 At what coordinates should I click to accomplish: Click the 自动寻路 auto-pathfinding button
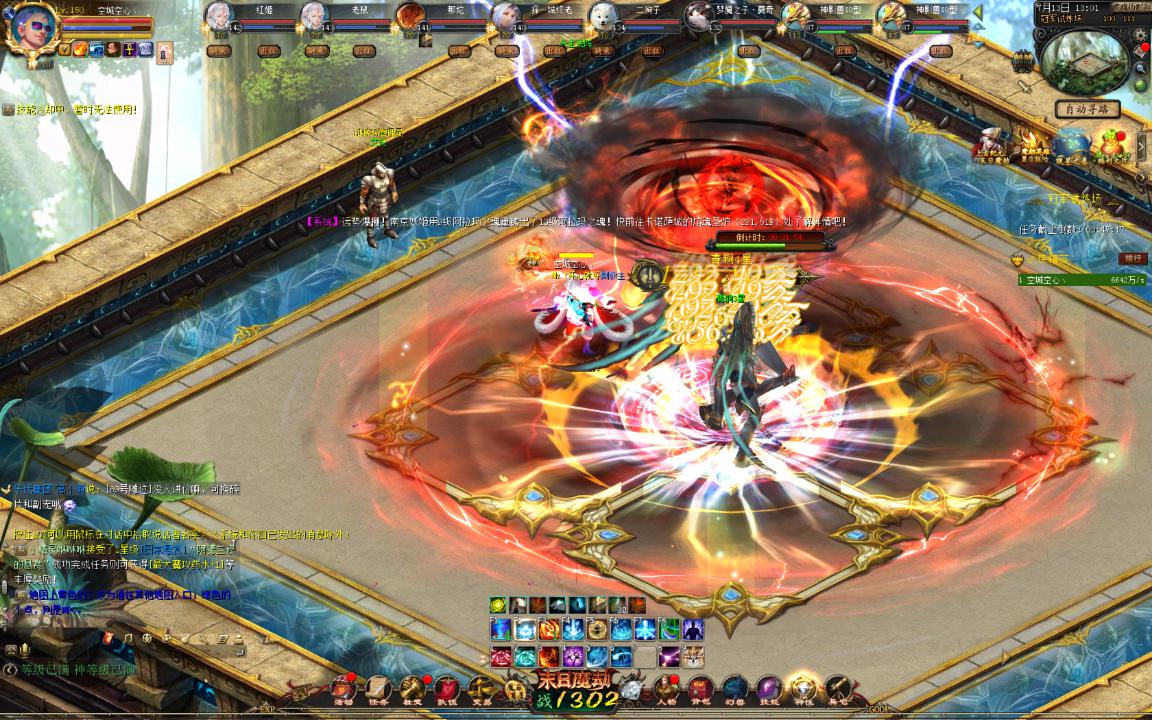[1086, 109]
